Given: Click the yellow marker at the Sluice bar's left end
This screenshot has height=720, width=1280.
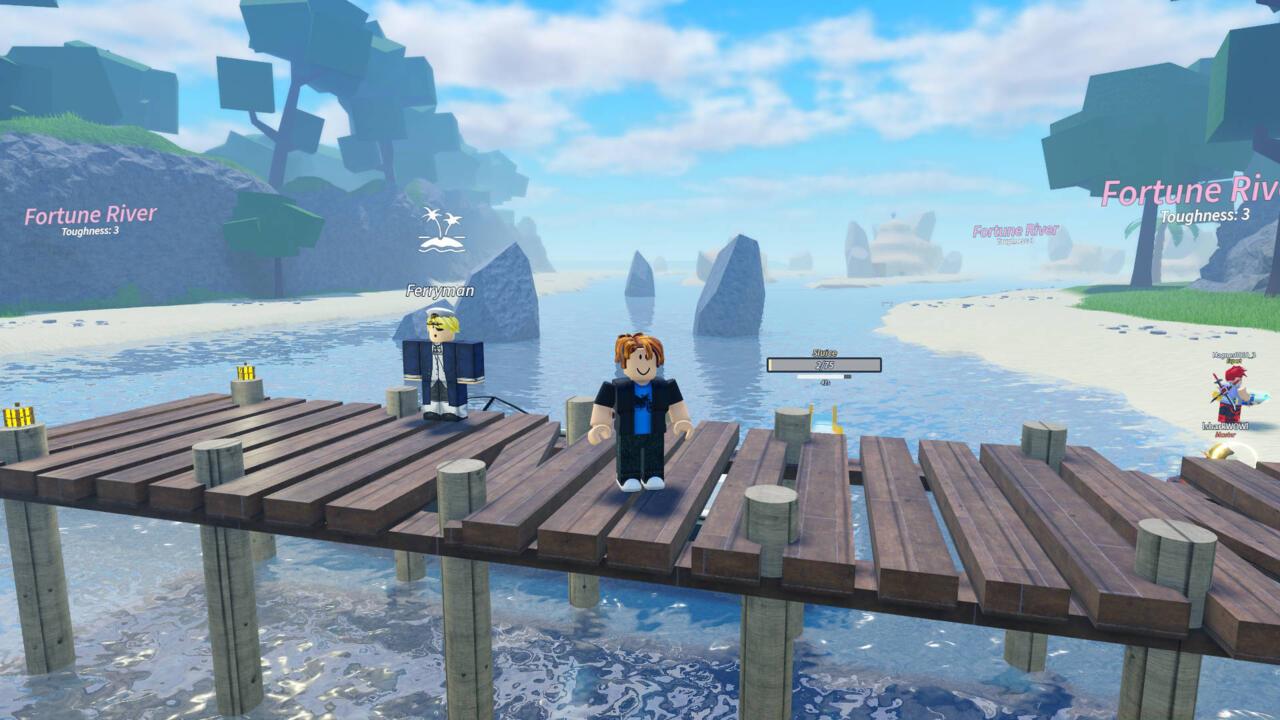Looking at the screenshot, I should [770, 365].
